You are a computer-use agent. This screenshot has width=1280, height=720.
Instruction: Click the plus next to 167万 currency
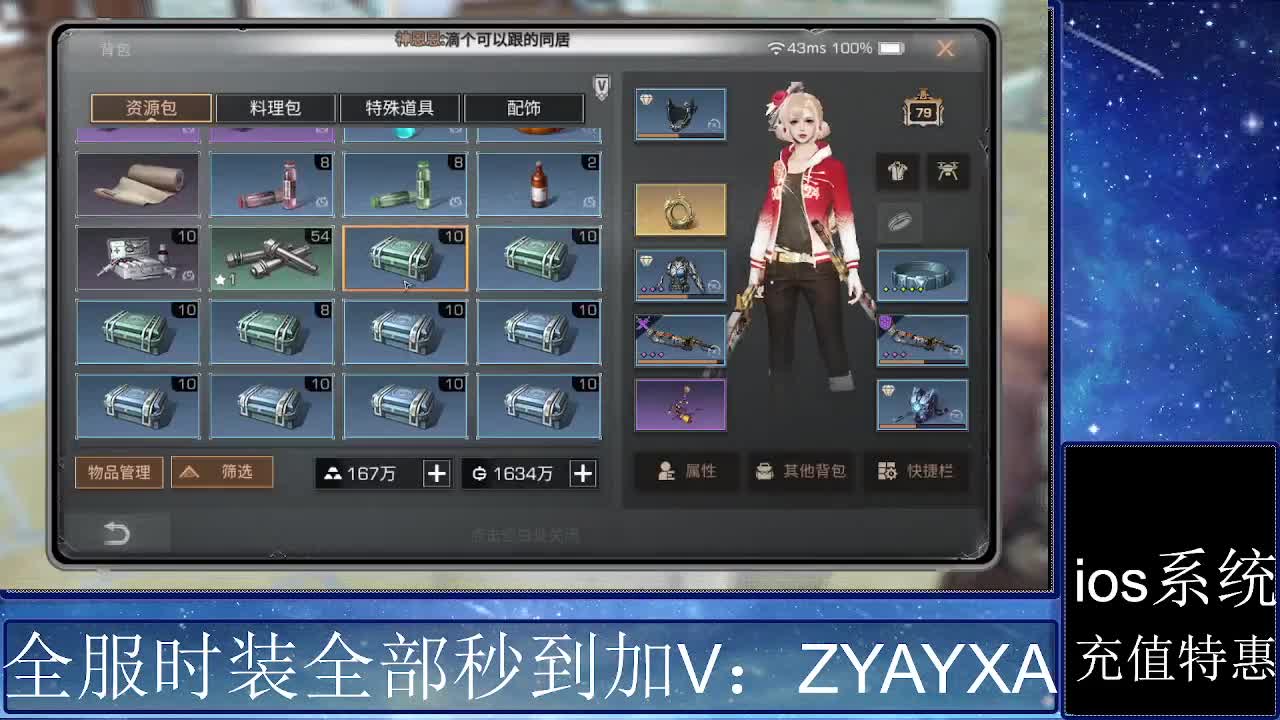(x=436, y=472)
